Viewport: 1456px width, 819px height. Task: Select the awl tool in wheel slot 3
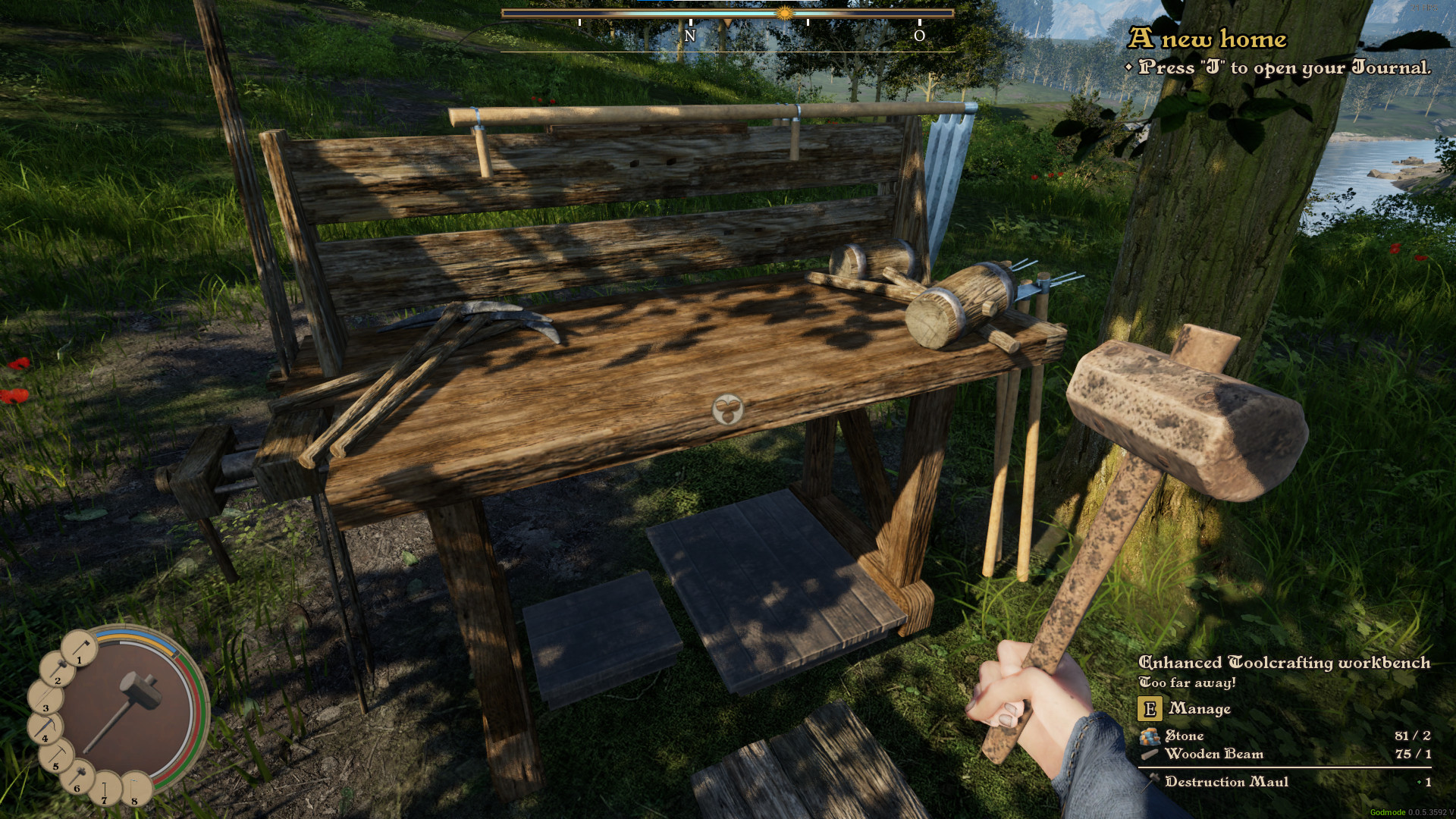[x=45, y=698]
